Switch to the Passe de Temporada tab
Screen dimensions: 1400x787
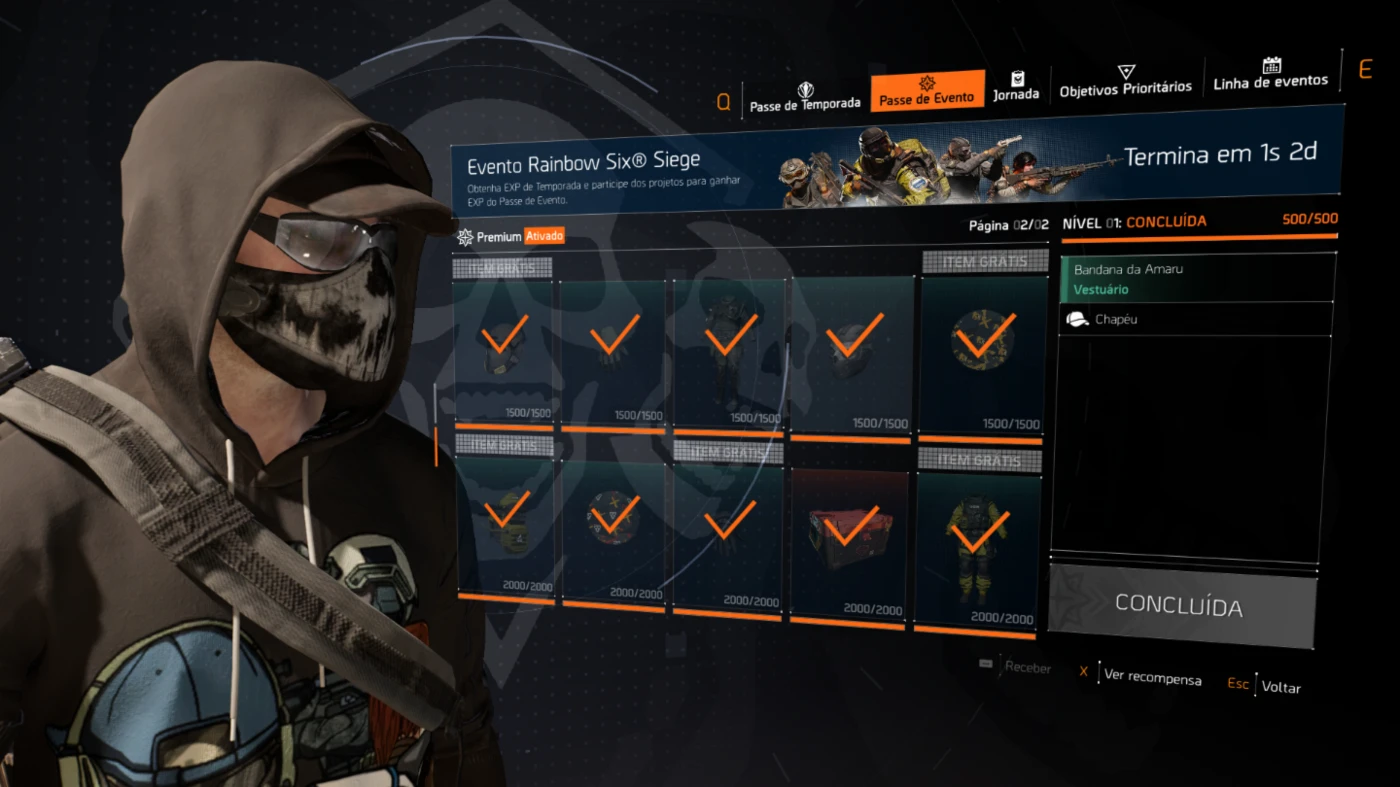[805, 97]
